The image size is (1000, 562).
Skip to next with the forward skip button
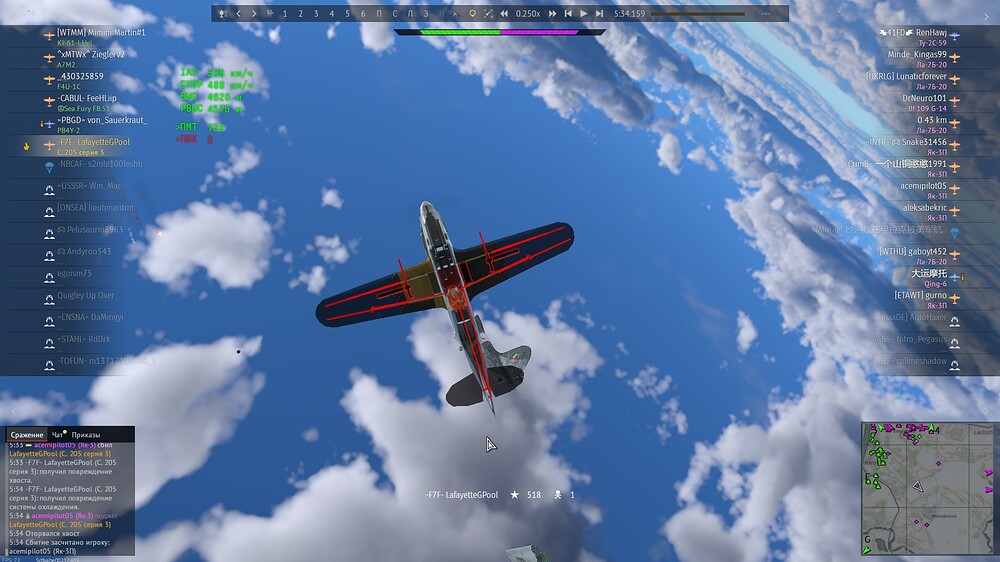599,14
